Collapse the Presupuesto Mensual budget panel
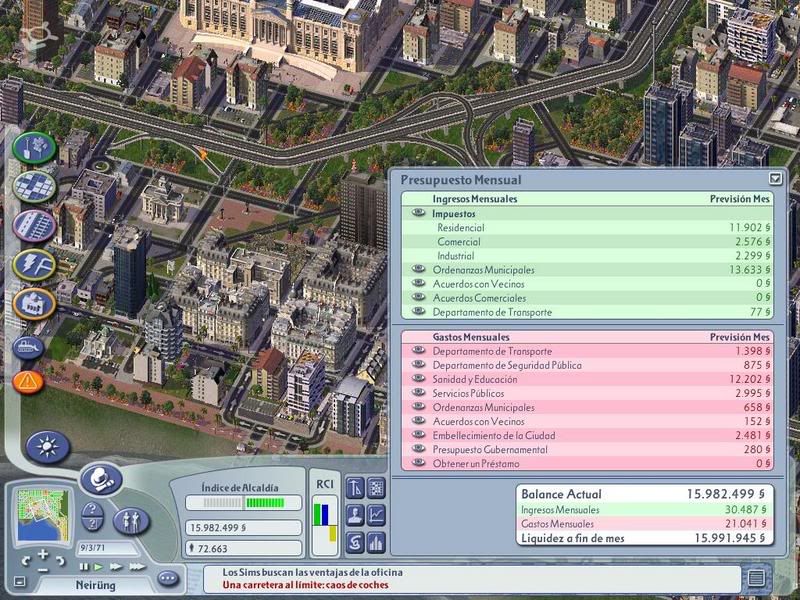Image resolution: width=800 pixels, height=600 pixels. pos(775,179)
